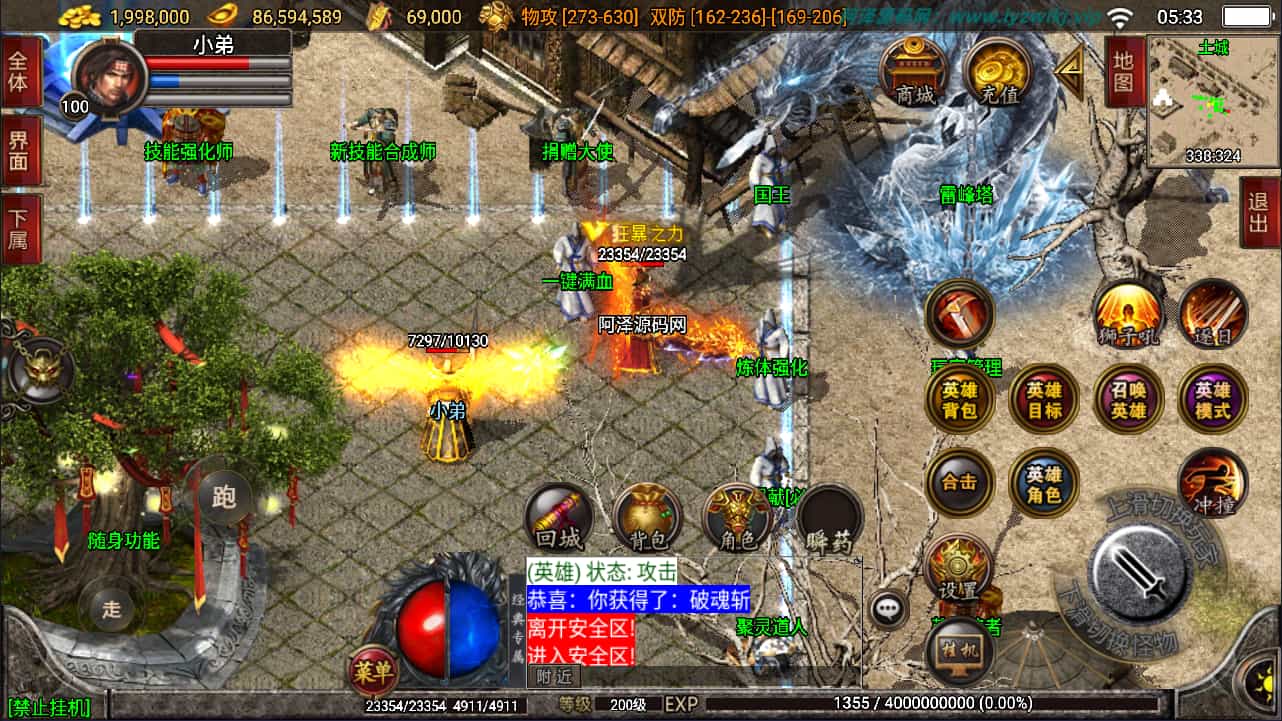1282x721 pixels.
Task: Hit the sword basic attack button
Action: pyautogui.click(x=1138, y=571)
